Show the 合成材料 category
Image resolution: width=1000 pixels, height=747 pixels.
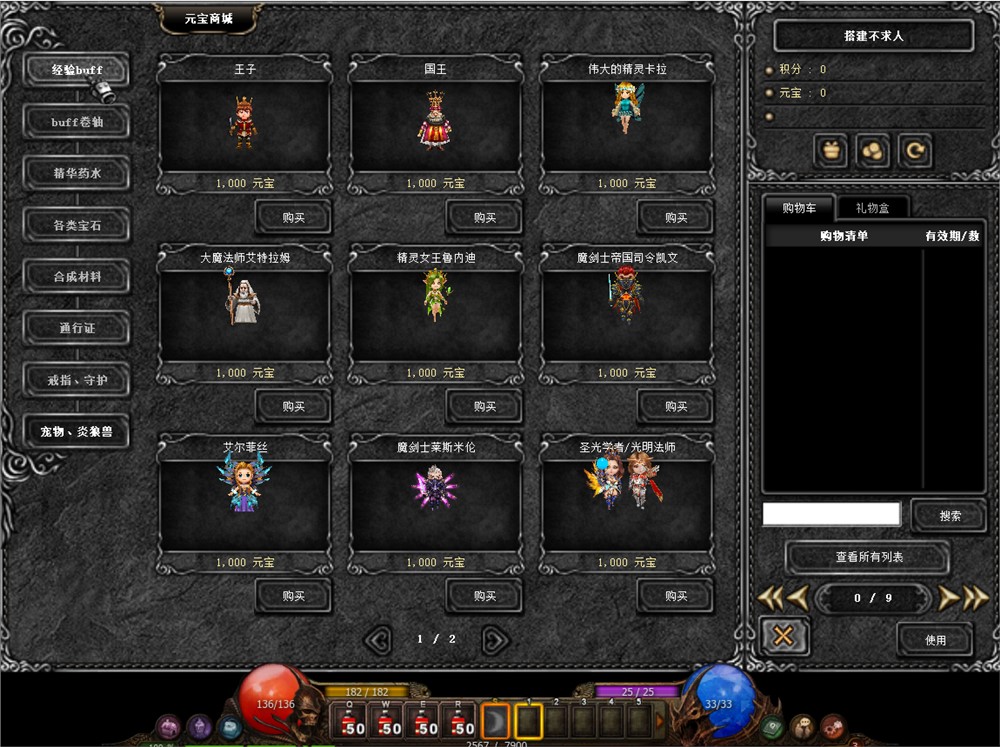pos(77,276)
